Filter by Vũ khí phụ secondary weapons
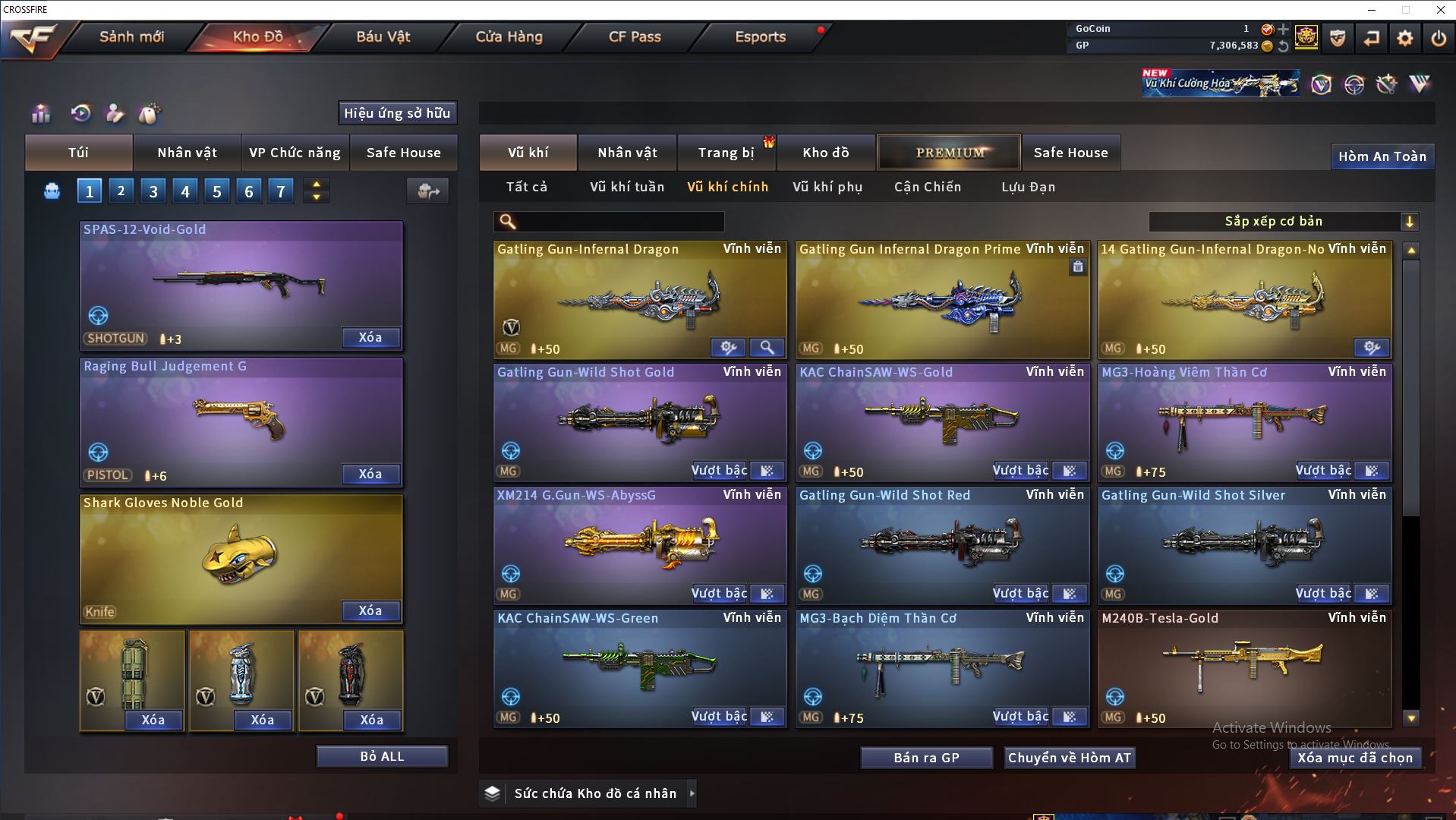The image size is (1456, 820). 827,187
